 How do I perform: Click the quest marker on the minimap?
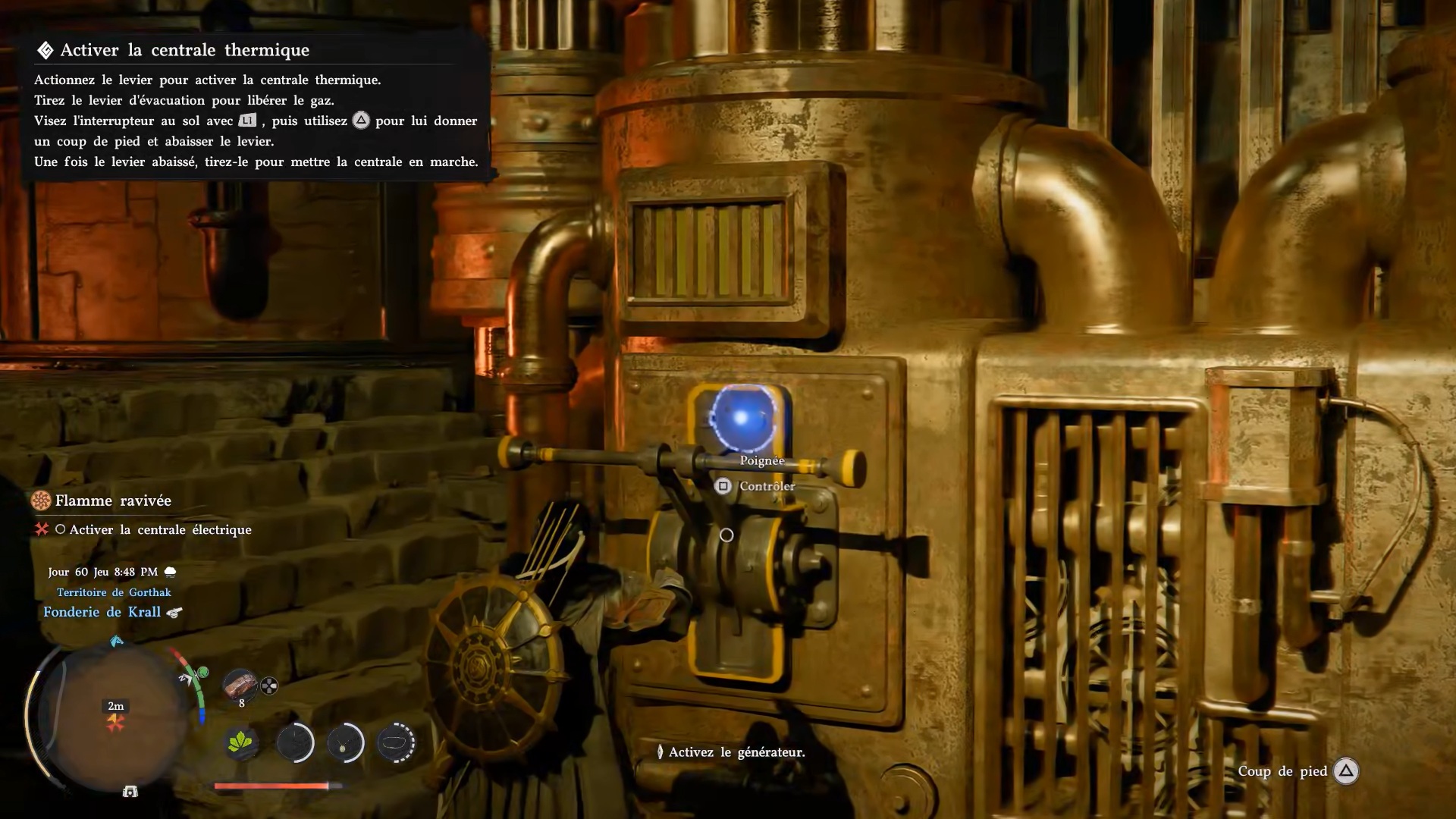tap(115, 722)
